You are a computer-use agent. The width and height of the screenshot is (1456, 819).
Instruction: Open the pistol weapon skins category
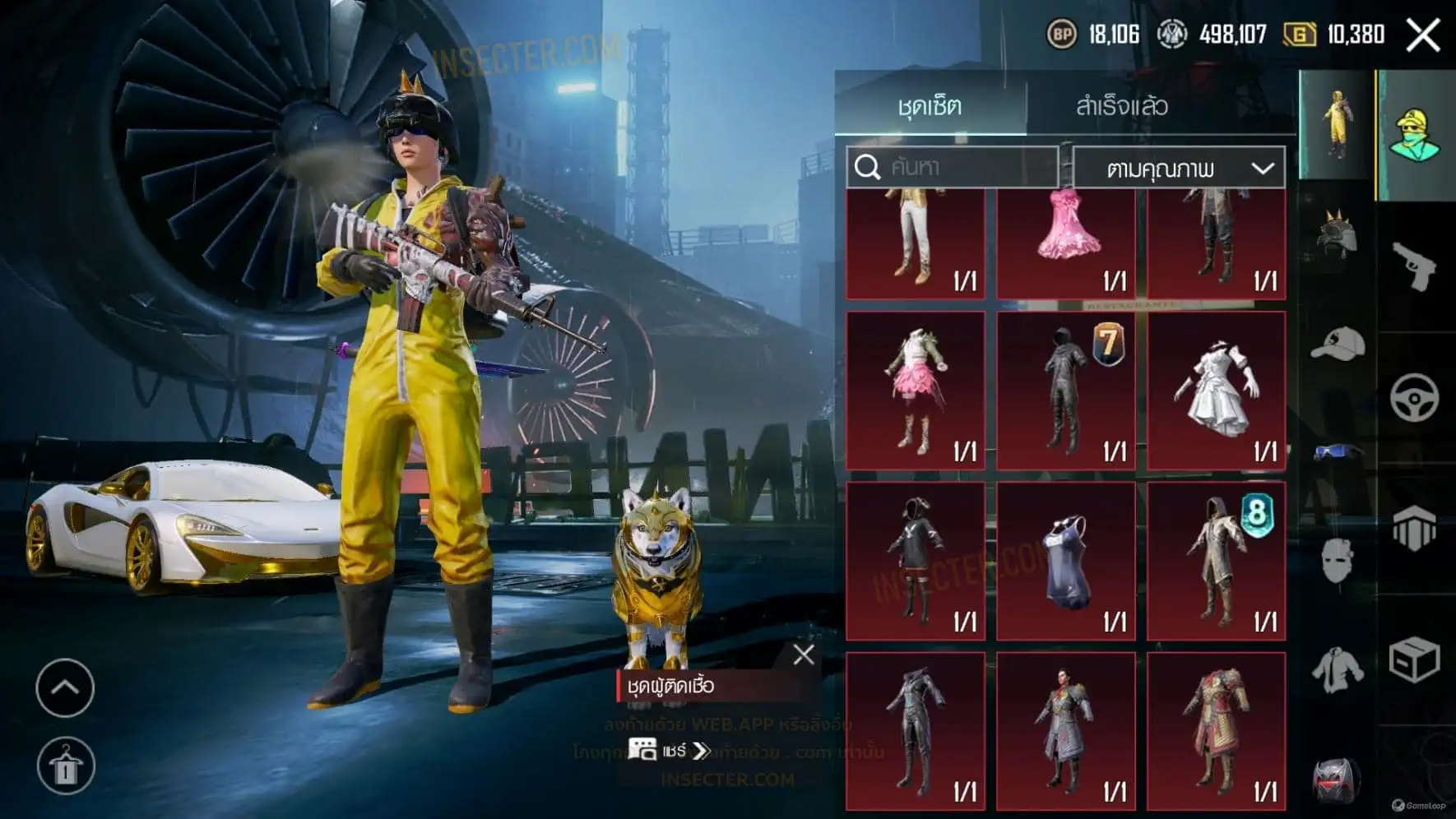pyautogui.click(x=1414, y=266)
